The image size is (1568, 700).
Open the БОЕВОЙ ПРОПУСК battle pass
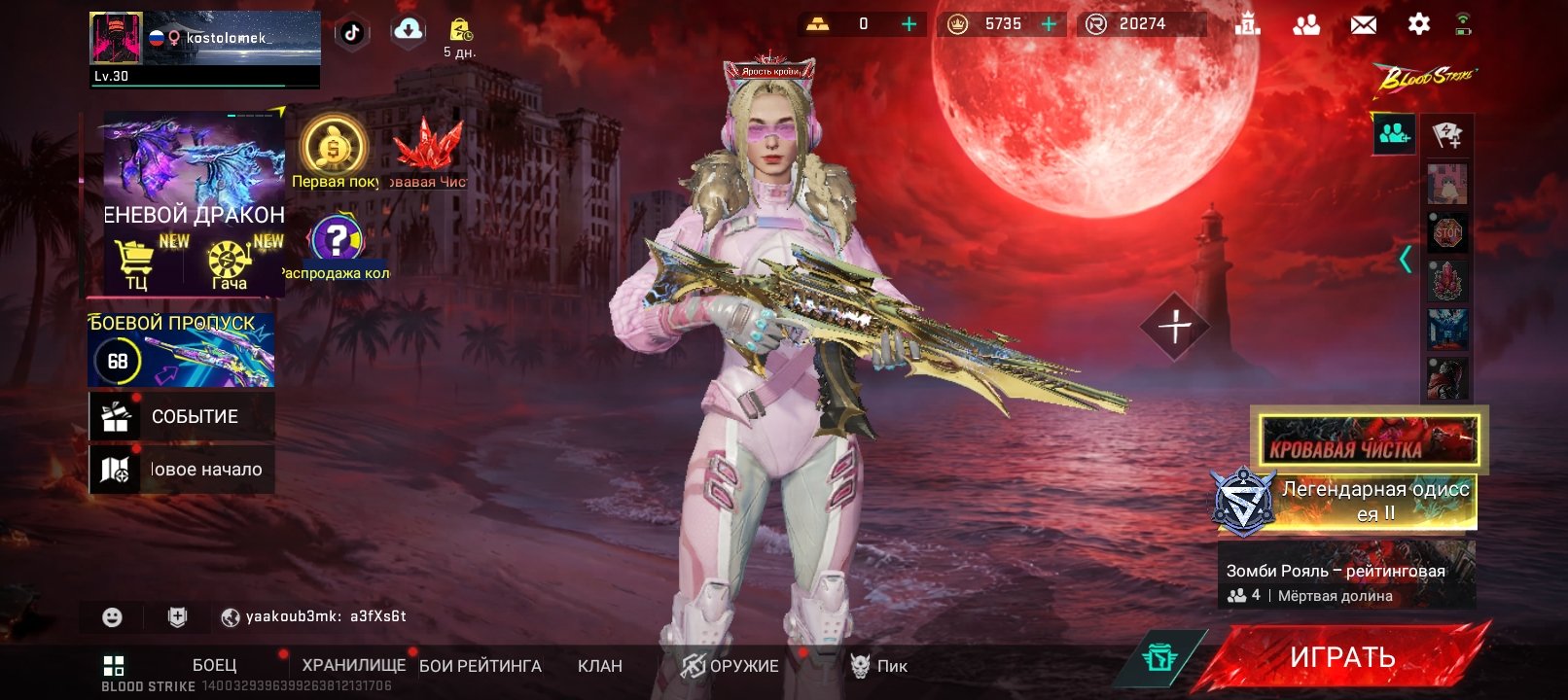pyautogui.click(x=182, y=350)
